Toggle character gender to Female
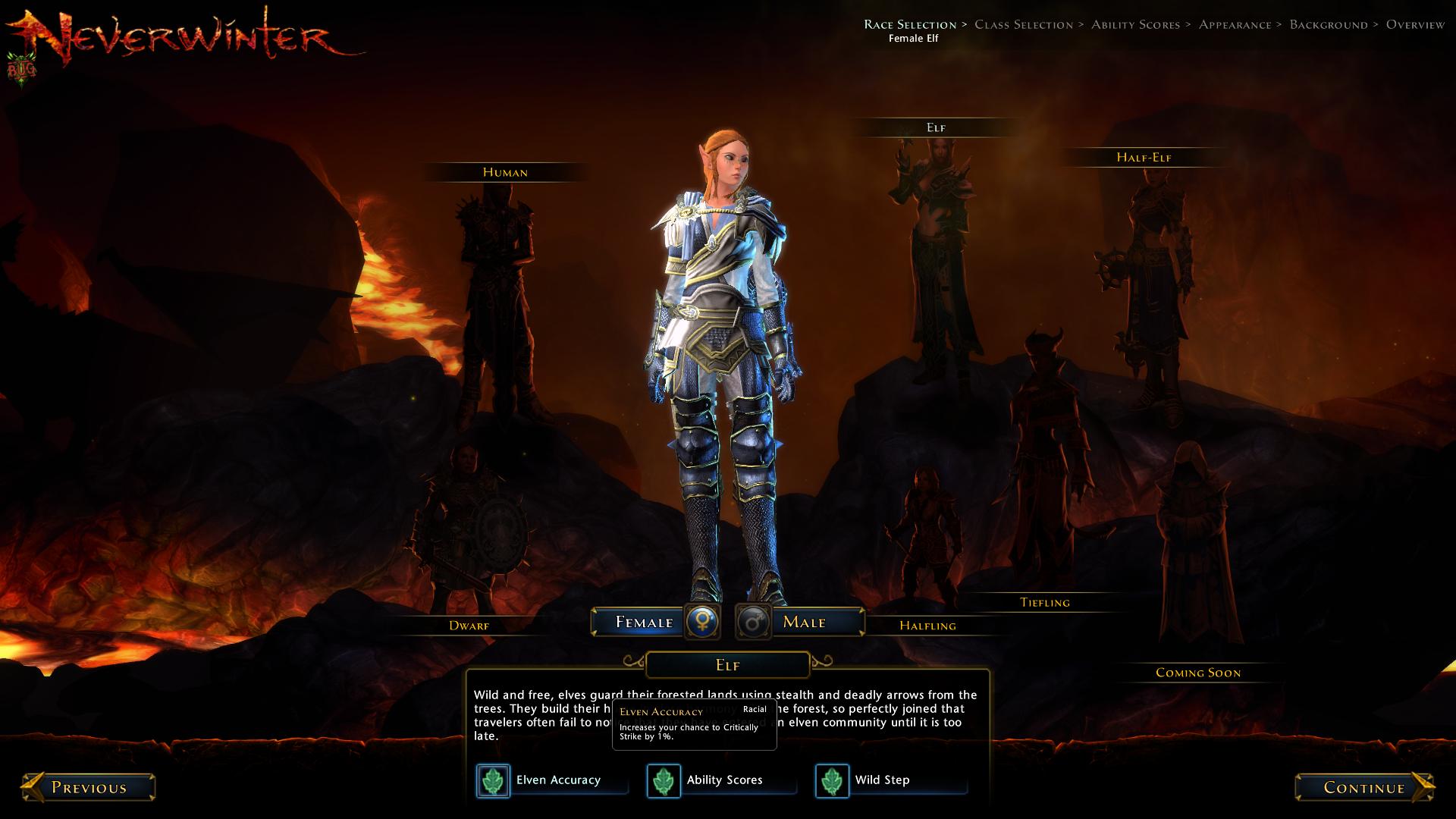Image resolution: width=1456 pixels, height=819 pixels. pos(641,622)
